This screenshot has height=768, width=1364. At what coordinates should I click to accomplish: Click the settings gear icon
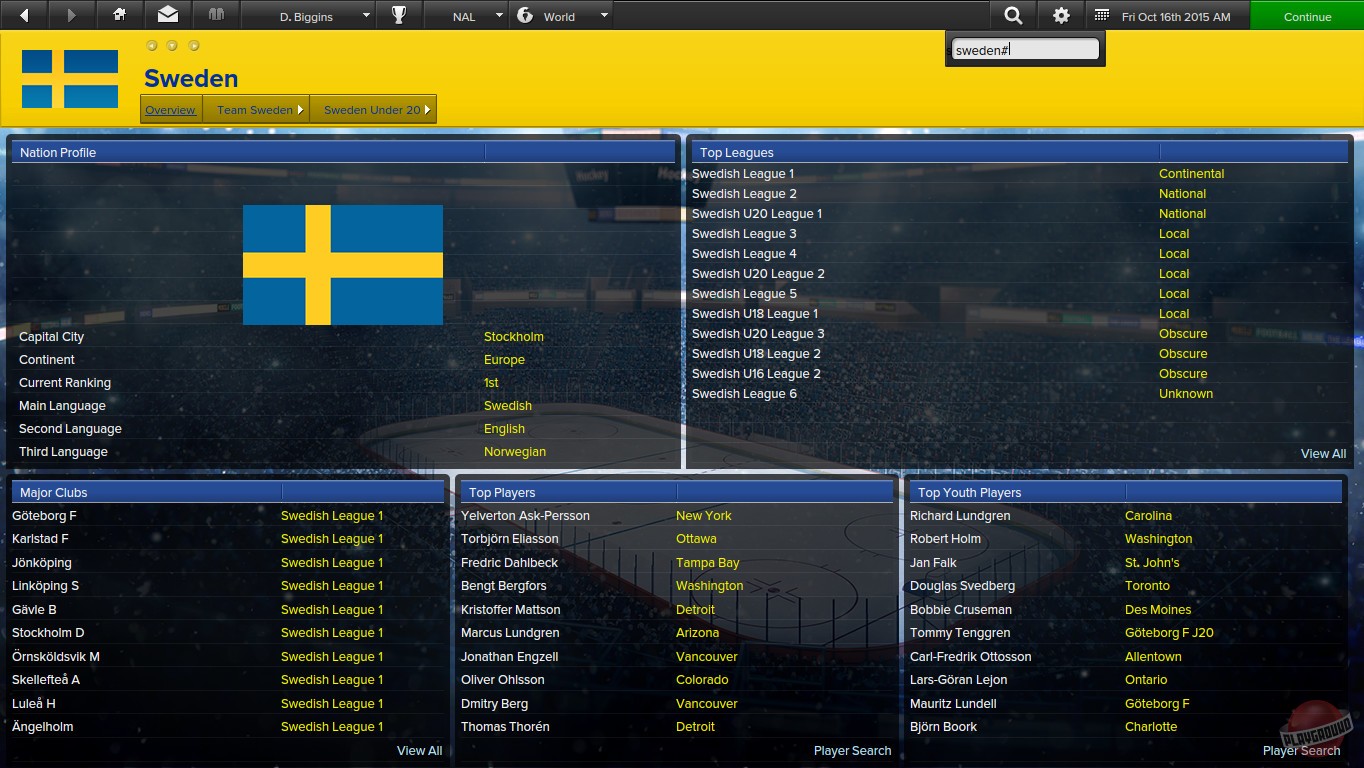click(x=1061, y=15)
